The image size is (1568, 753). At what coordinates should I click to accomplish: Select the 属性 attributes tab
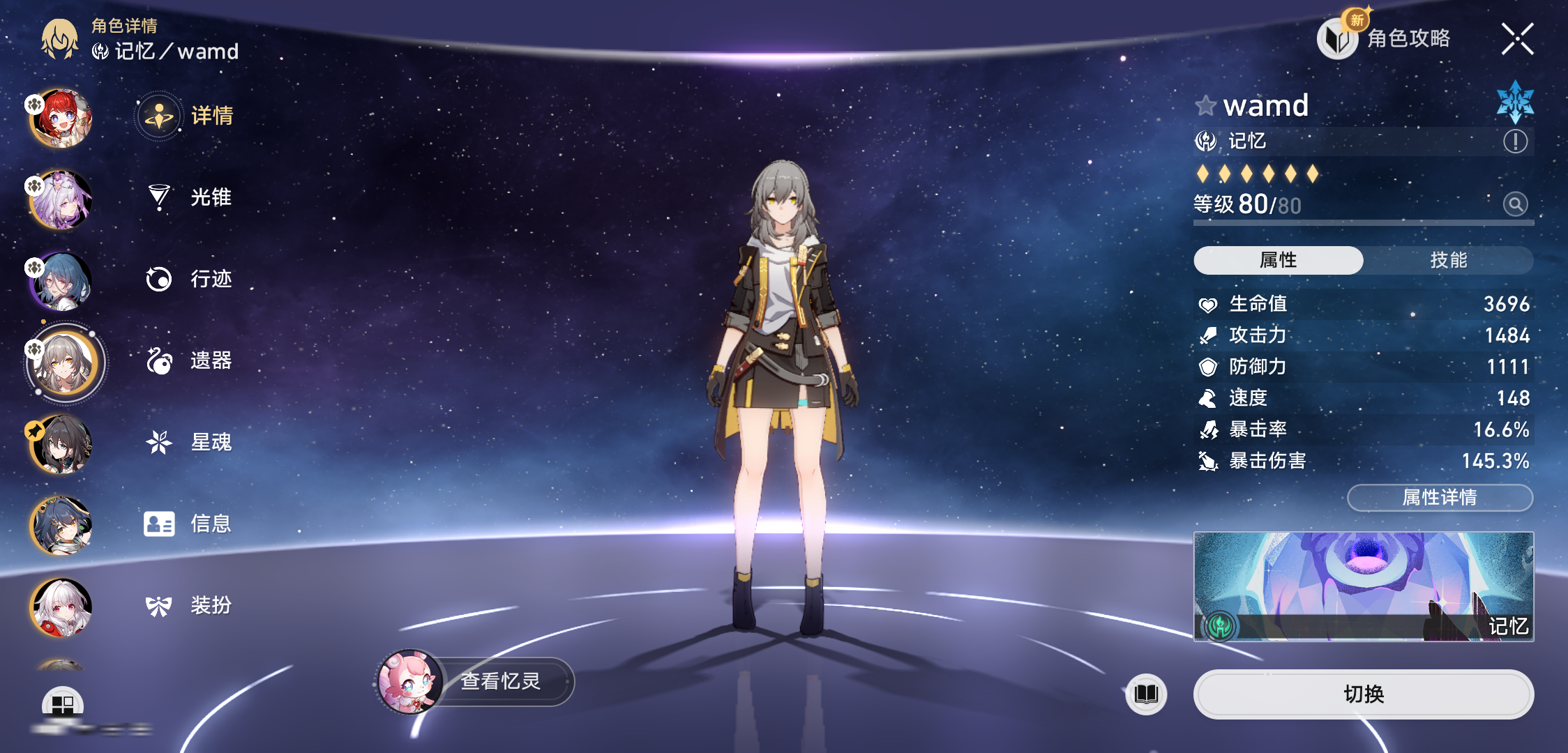(1278, 260)
